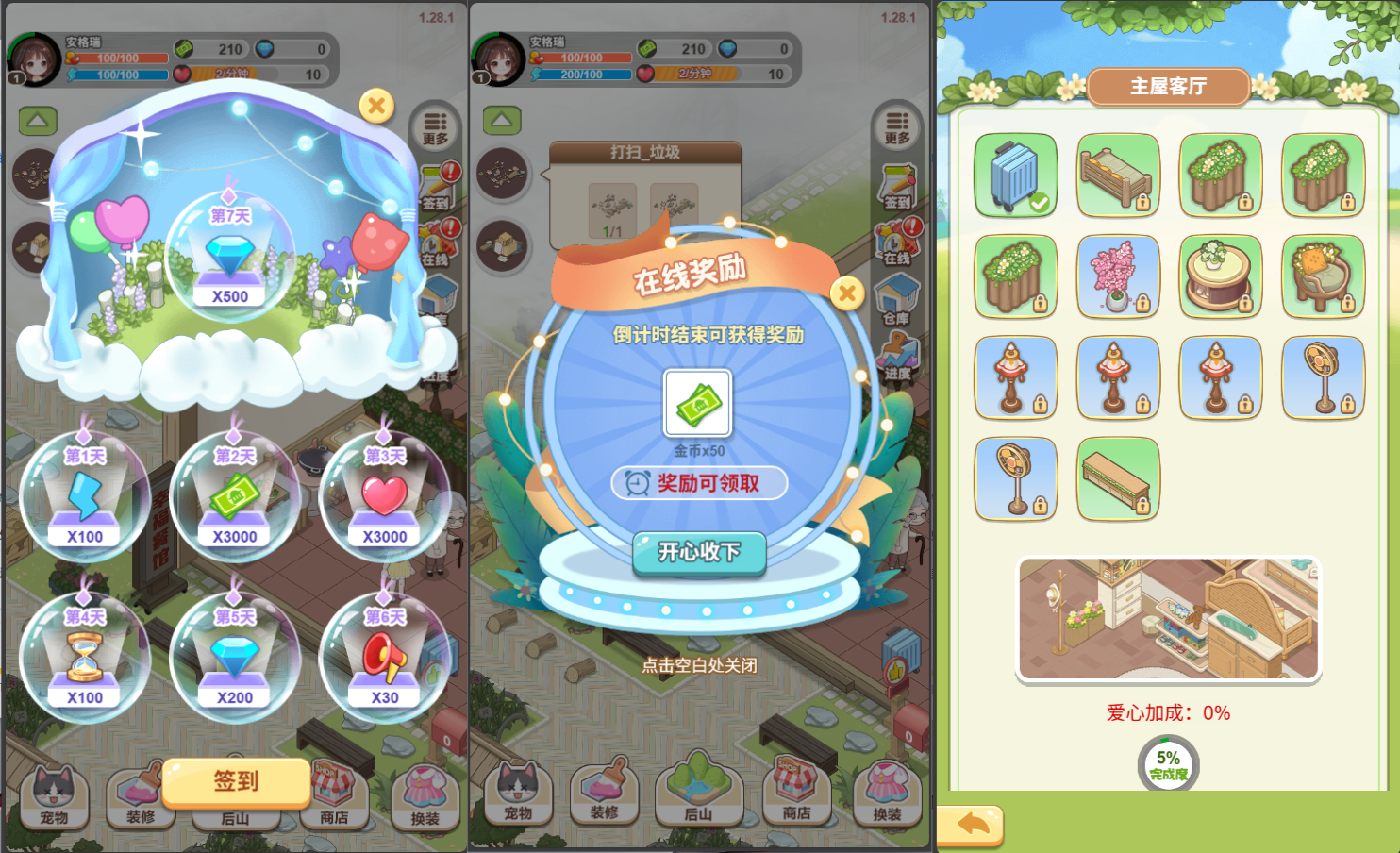Click the 5% 完成度 completion progress ring
Viewport: 1400px width, 853px height.
click(x=1168, y=761)
